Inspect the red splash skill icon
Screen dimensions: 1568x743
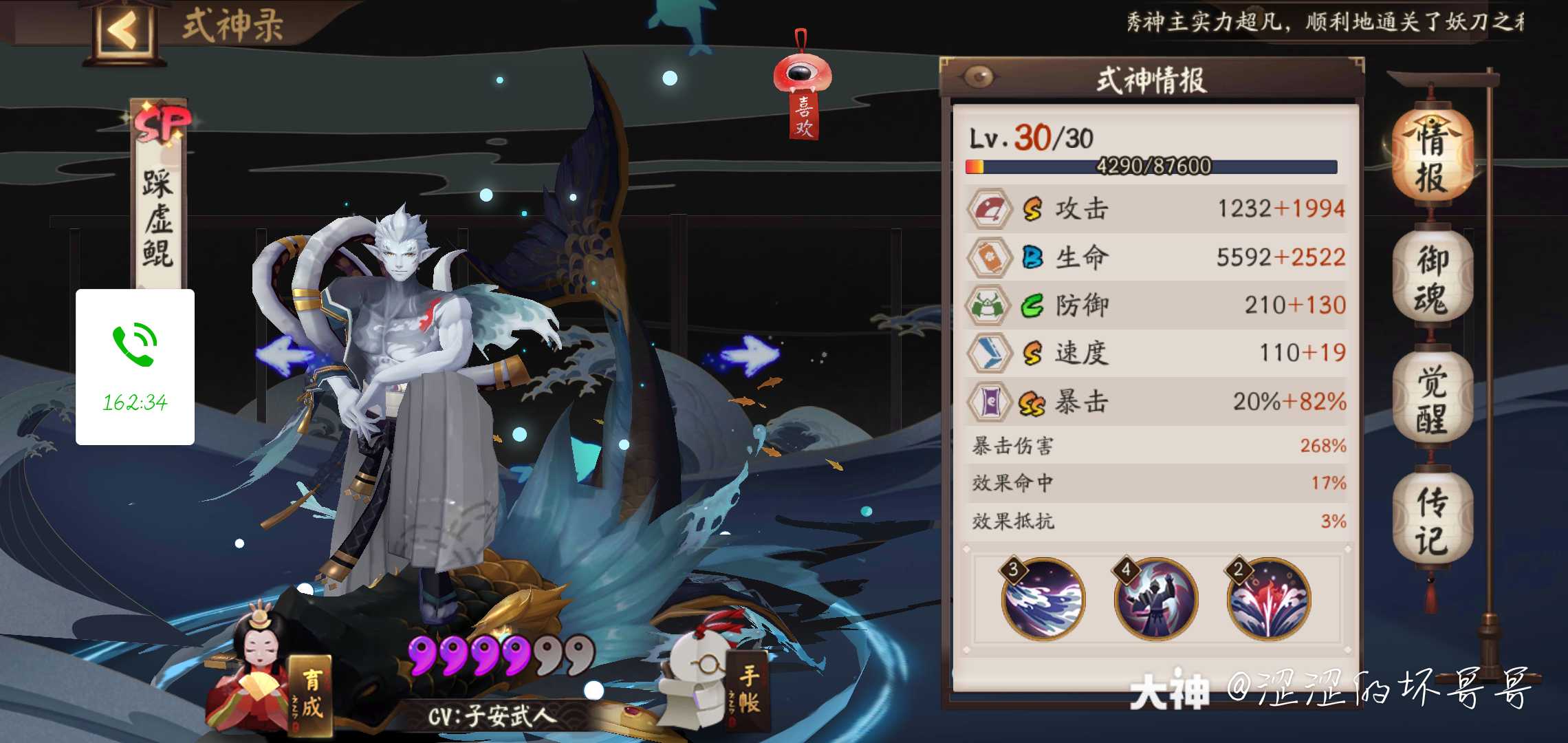pos(1268,599)
